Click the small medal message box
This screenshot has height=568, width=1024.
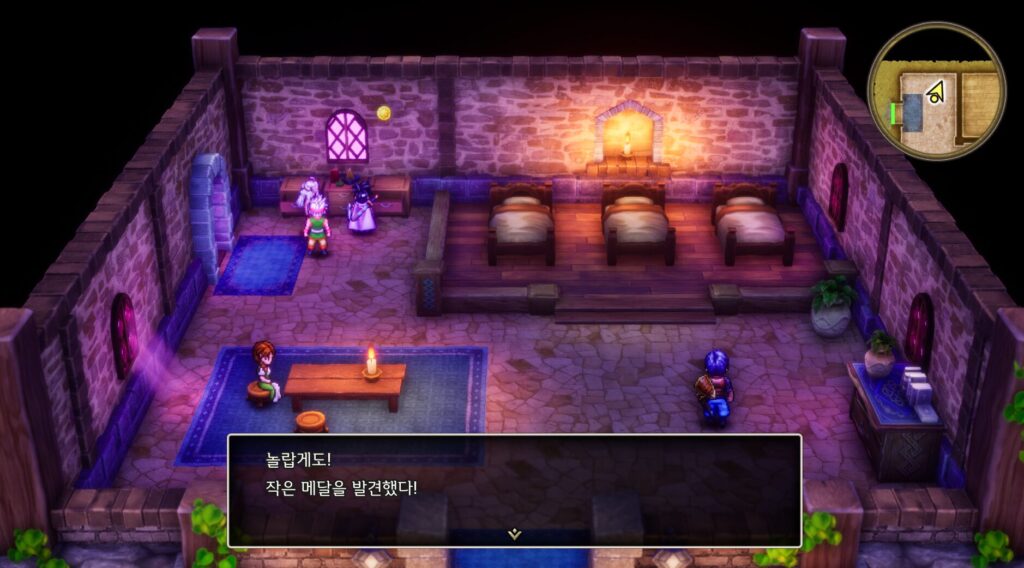[x=514, y=488]
